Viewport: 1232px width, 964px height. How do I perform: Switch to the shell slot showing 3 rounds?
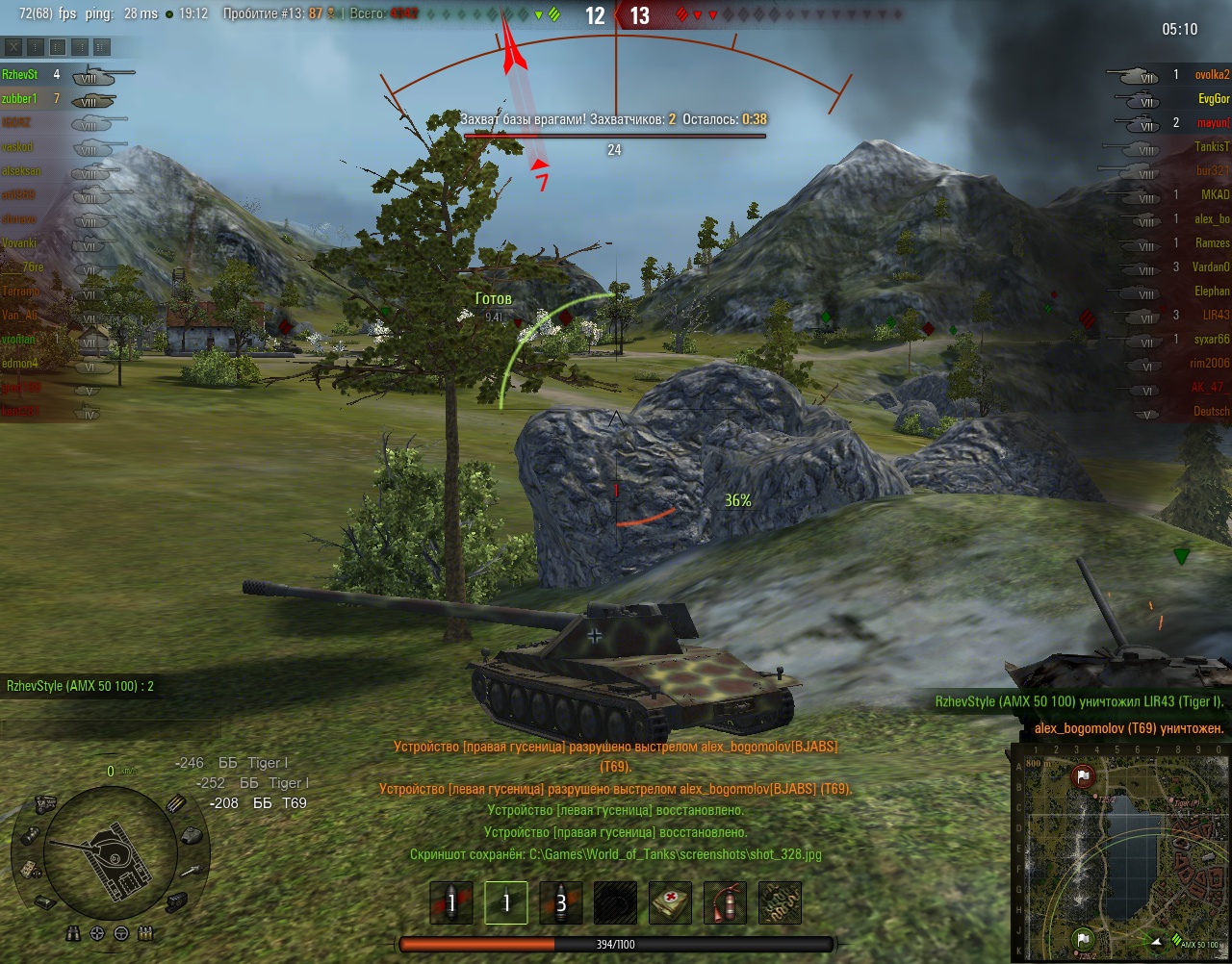561,903
